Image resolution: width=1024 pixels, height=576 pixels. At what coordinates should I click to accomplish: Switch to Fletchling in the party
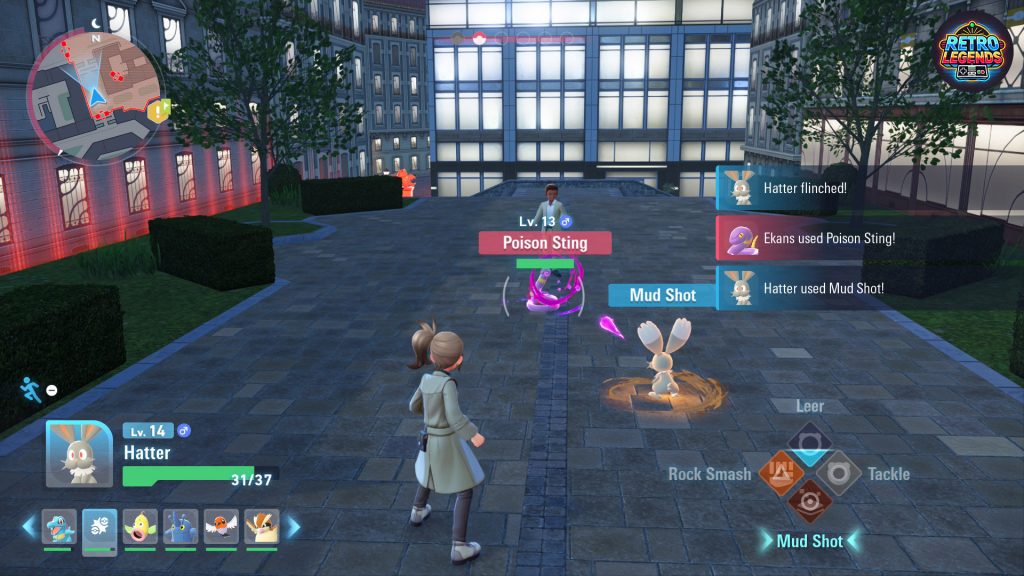221,527
